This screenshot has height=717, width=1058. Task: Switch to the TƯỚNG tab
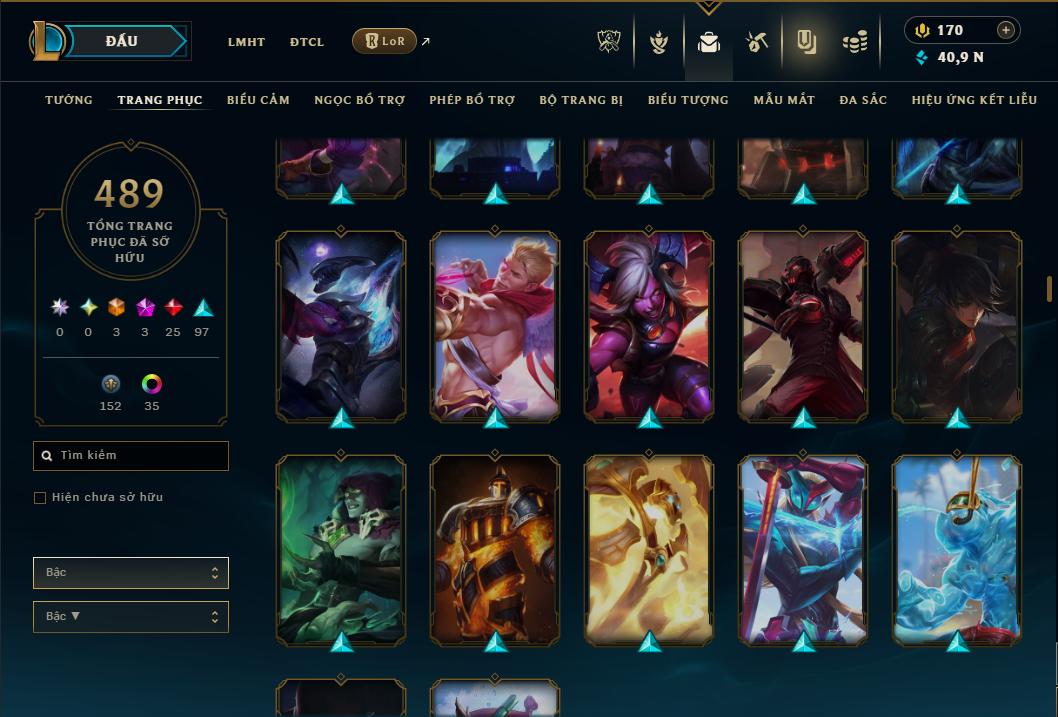point(69,100)
